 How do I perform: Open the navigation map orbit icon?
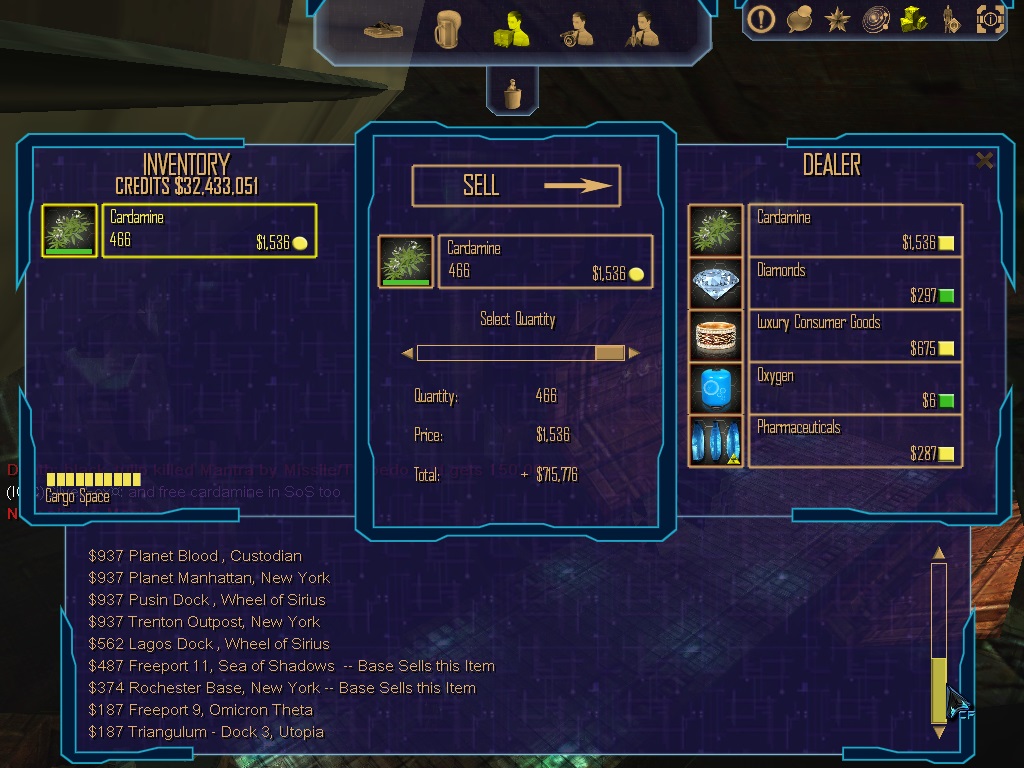pos(875,19)
